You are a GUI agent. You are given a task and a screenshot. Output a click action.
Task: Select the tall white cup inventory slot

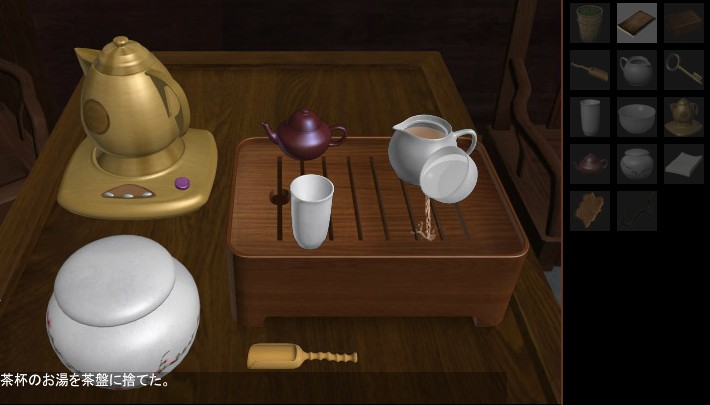[590, 117]
